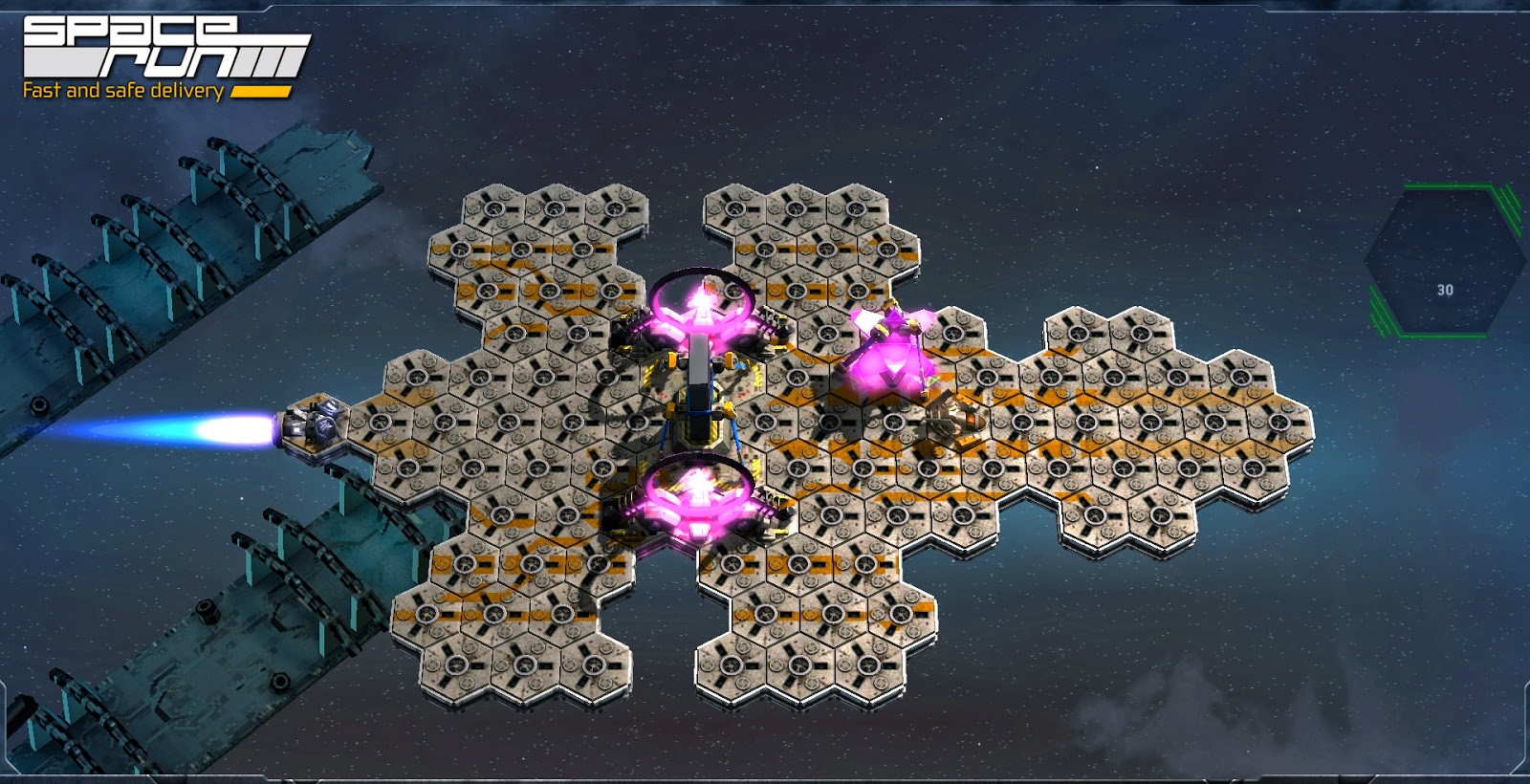This screenshot has height=784, width=1530.
Task: Click the glowing pink crystal cargo module
Action: [889, 359]
